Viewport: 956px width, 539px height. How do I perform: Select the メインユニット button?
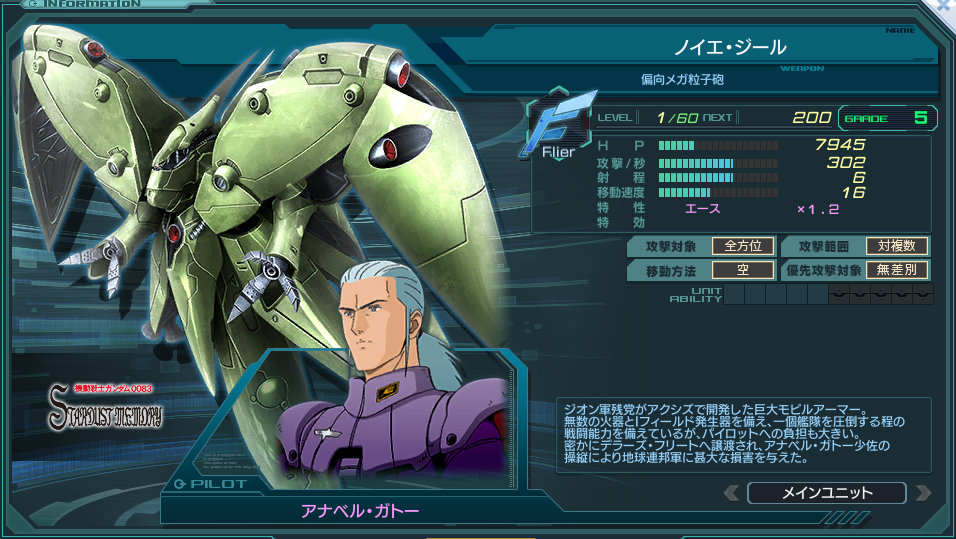tap(827, 493)
